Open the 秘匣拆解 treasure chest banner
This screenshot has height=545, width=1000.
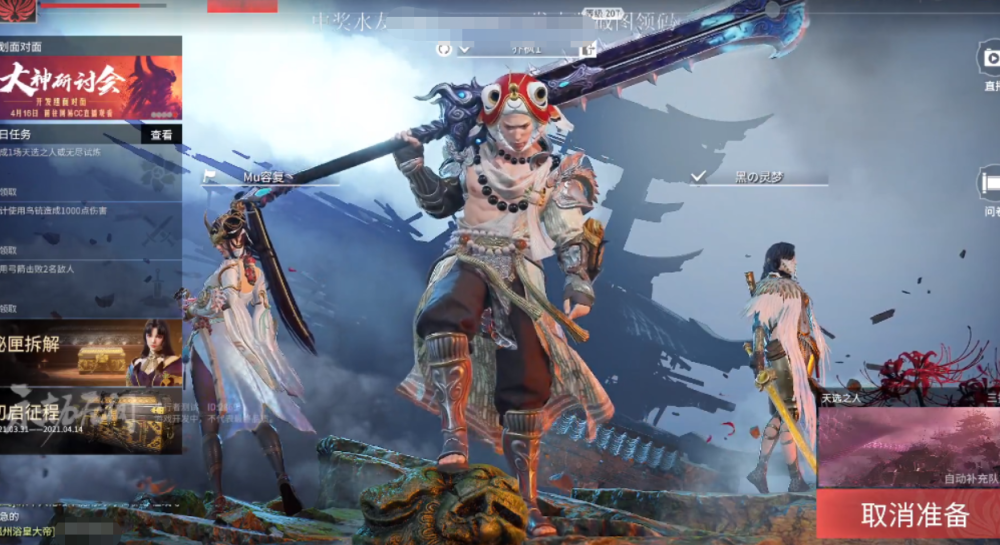point(91,352)
